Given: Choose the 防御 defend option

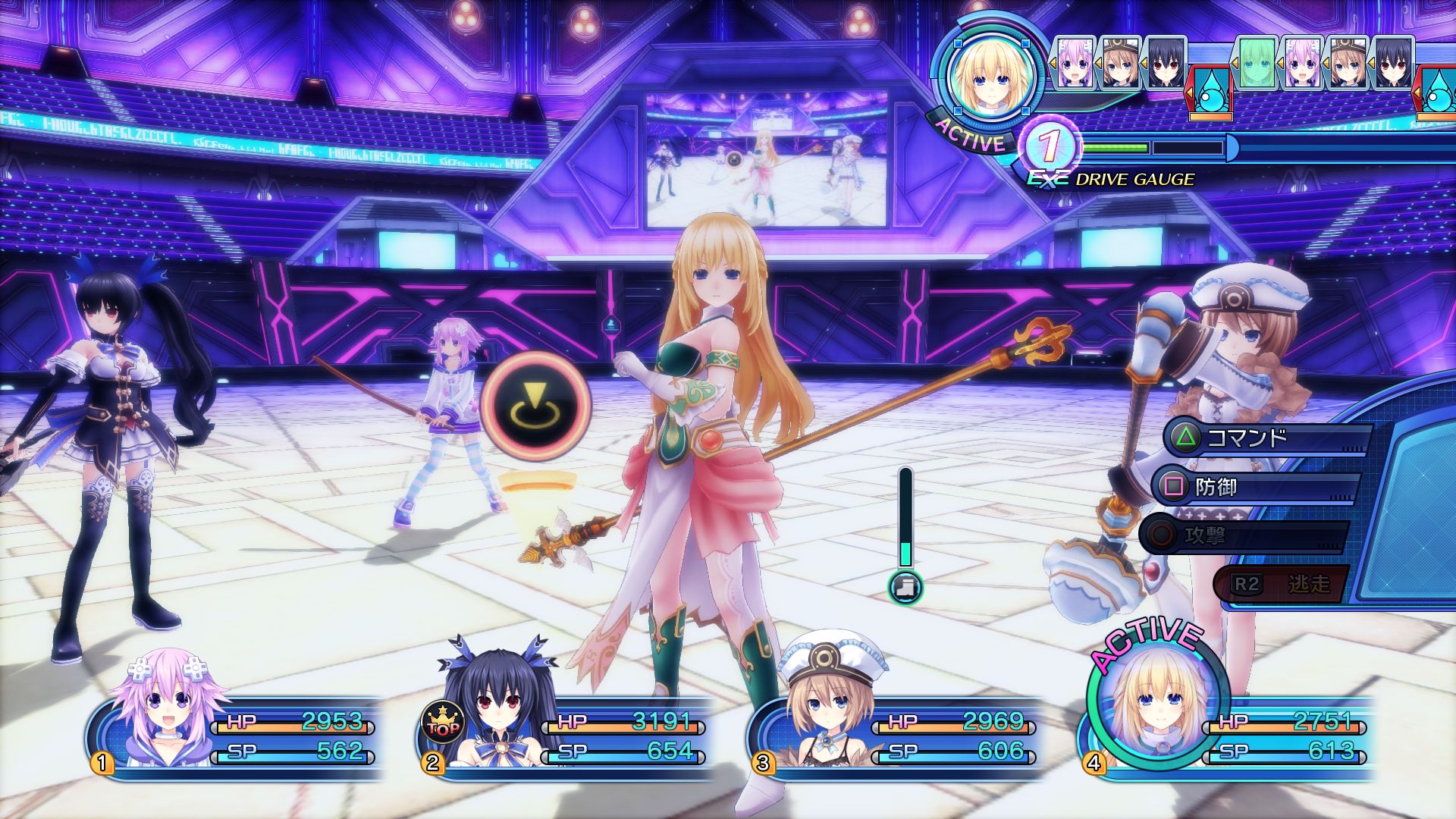Looking at the screenshot, I should pos(1254,487).
